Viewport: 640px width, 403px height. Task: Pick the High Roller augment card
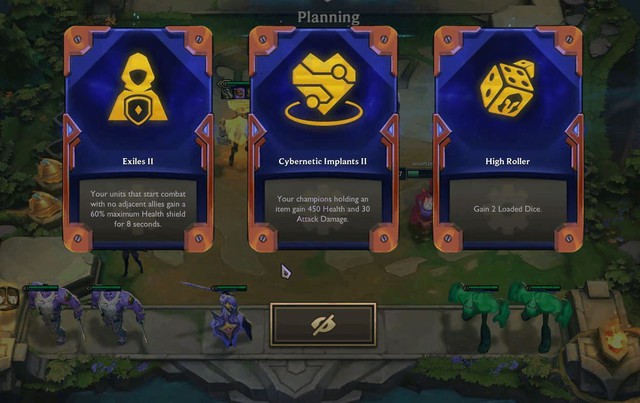506,139
